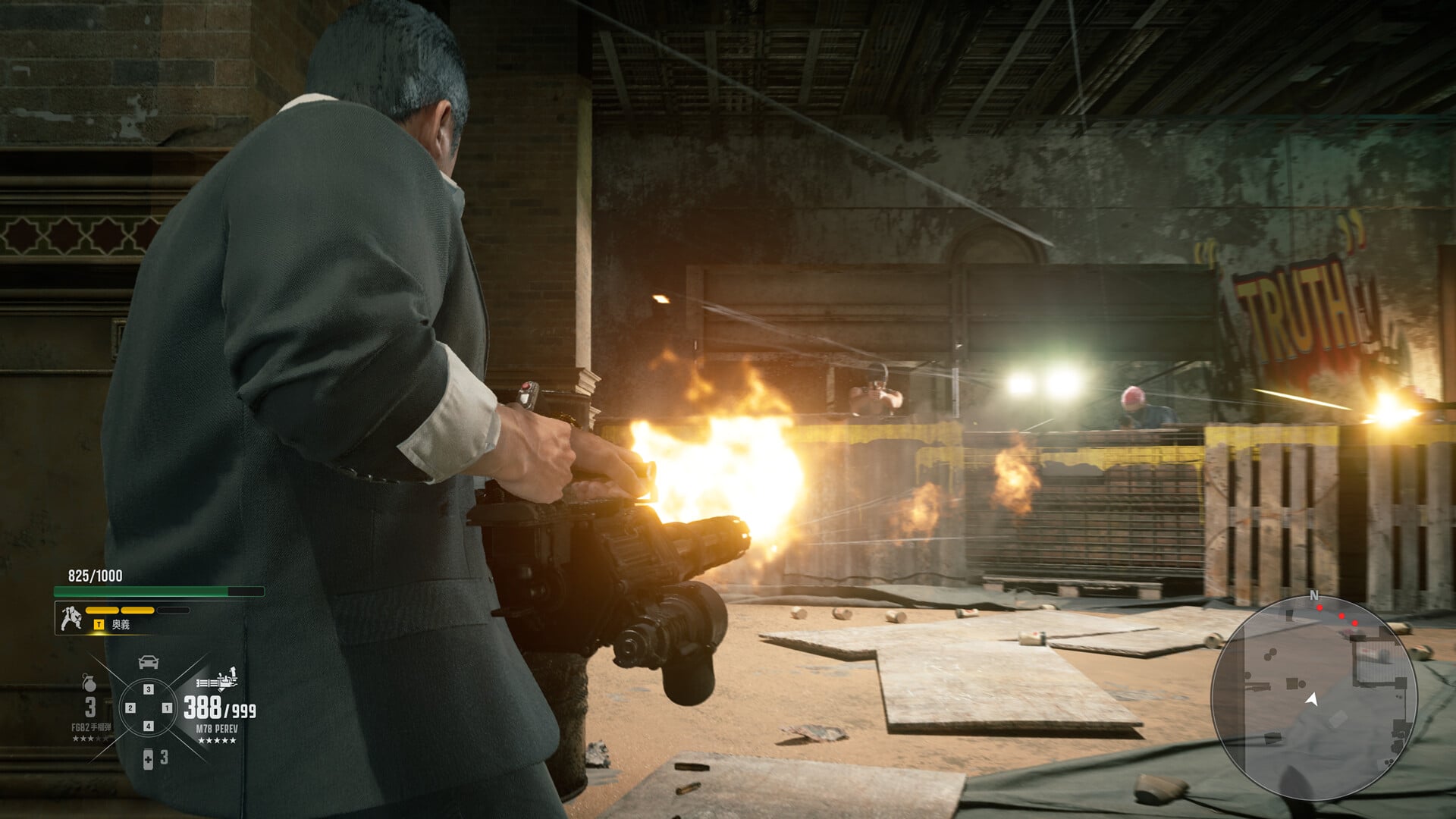This screenshot has height=819, width=1456.
Task: Click a red enemy dot on the minimap
Action: (x=1319, y=608)
